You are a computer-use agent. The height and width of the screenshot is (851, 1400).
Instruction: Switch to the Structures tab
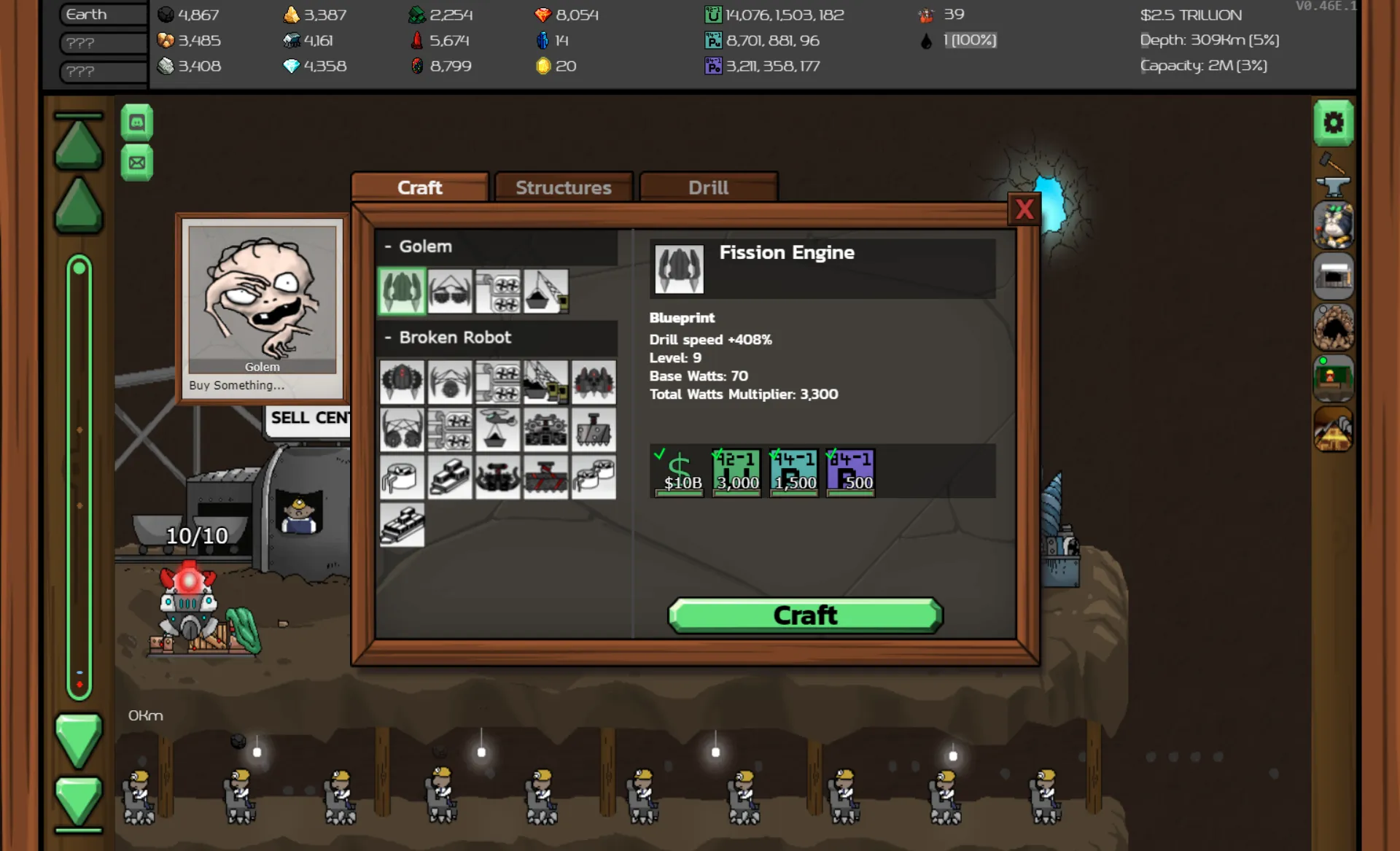[563, 187]
